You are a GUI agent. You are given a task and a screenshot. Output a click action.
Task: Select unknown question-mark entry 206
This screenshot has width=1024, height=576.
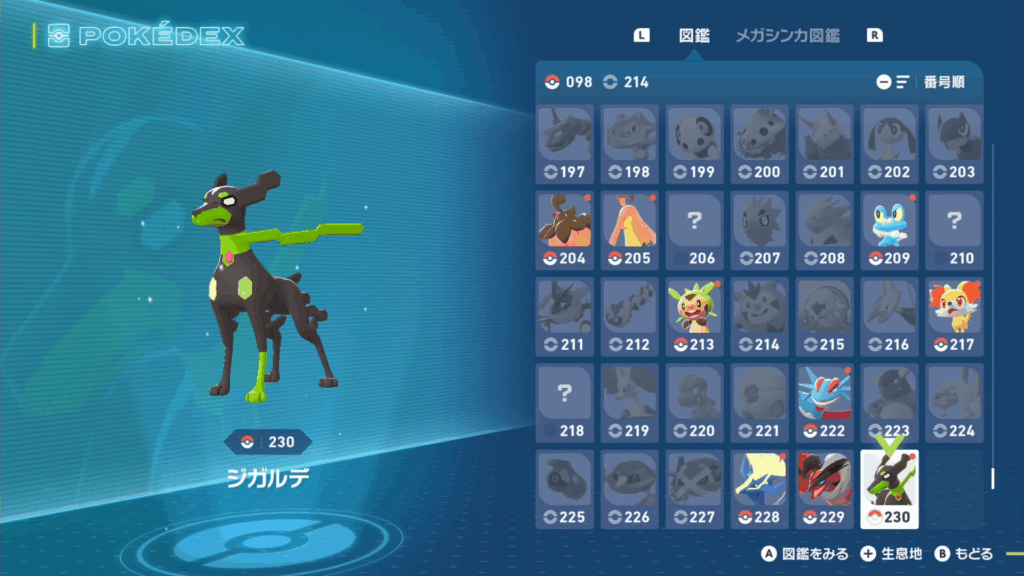[695, 231]
